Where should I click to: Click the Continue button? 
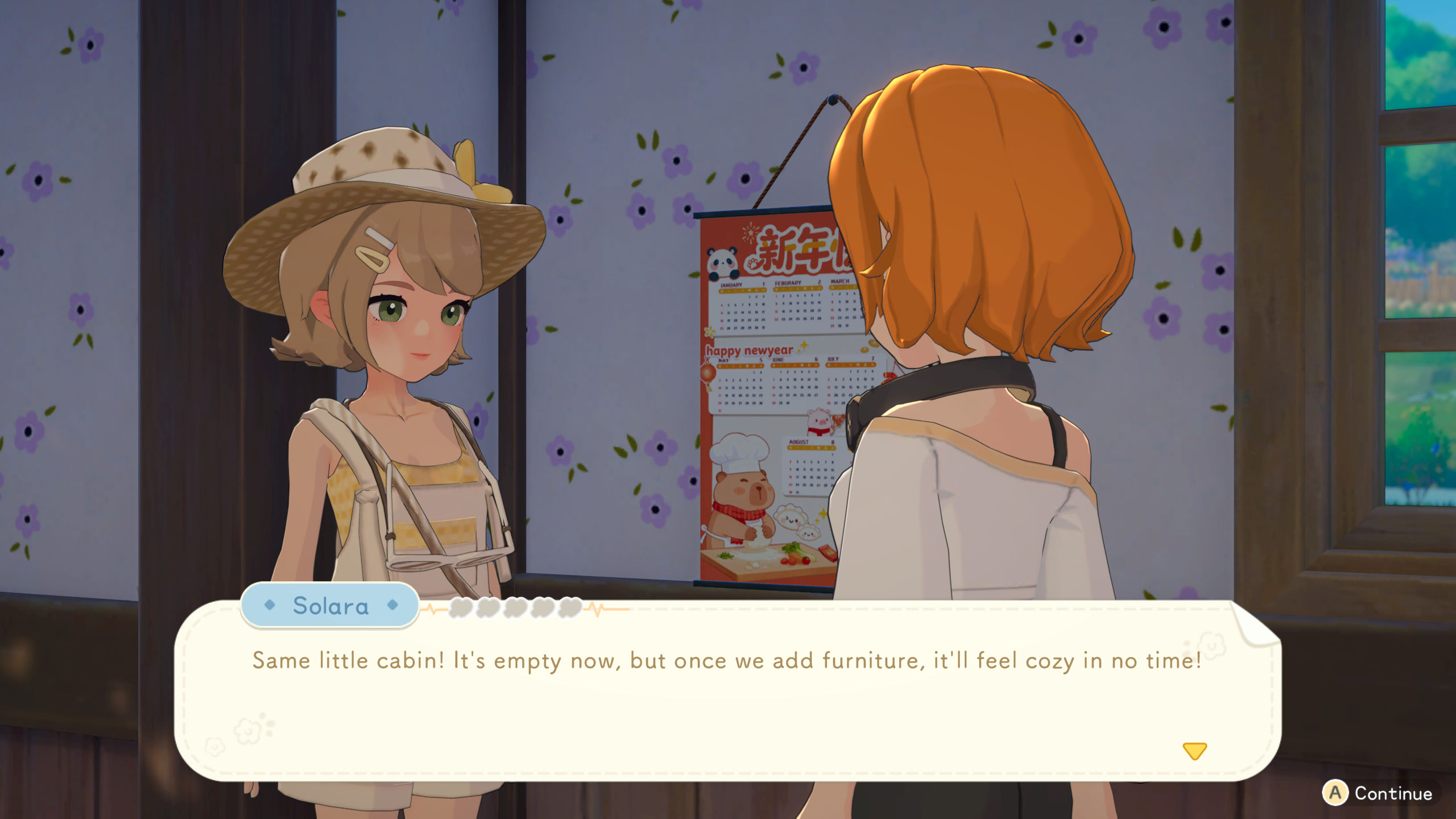tap(1388, 794)
